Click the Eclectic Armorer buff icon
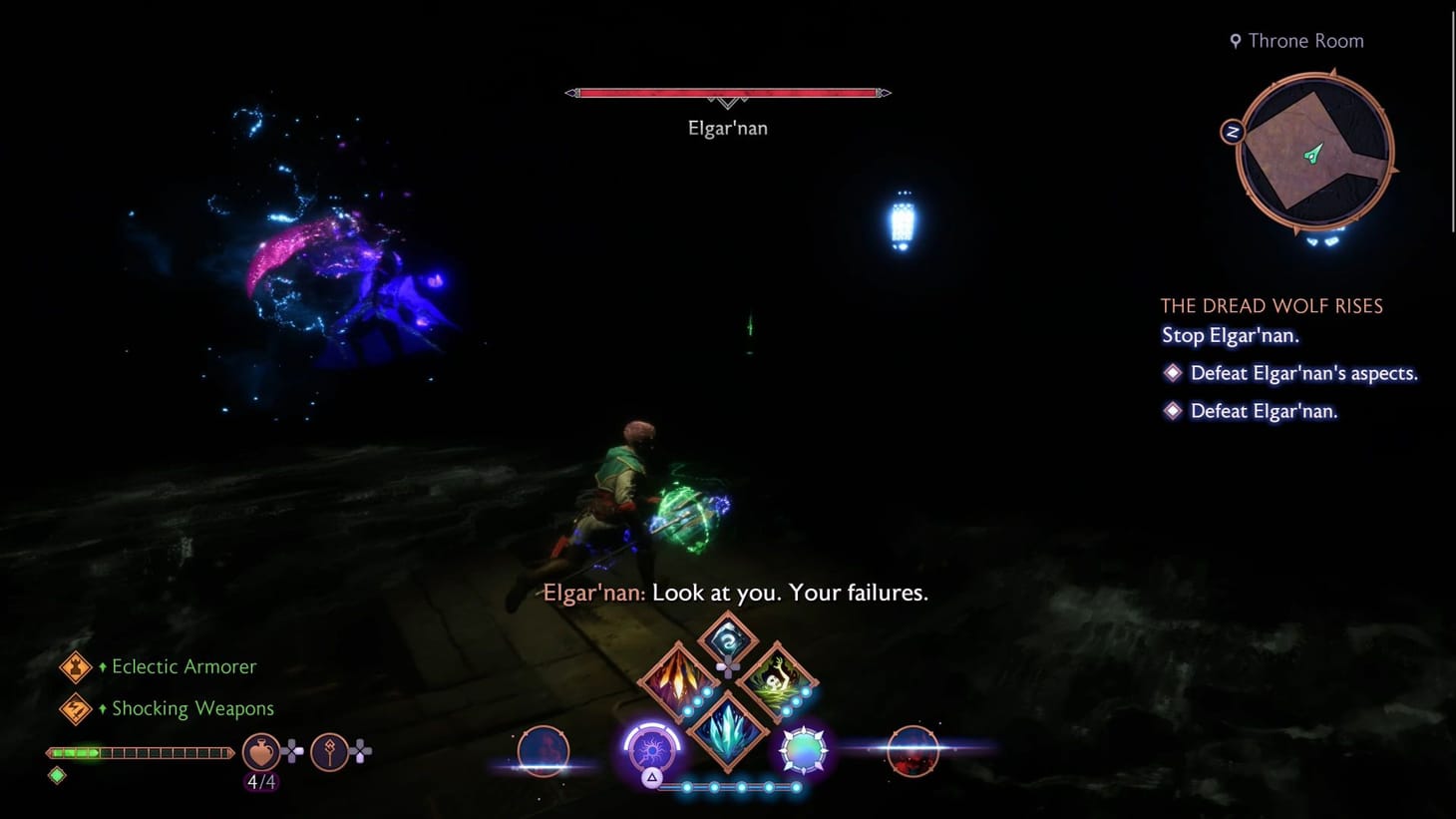 78,666
